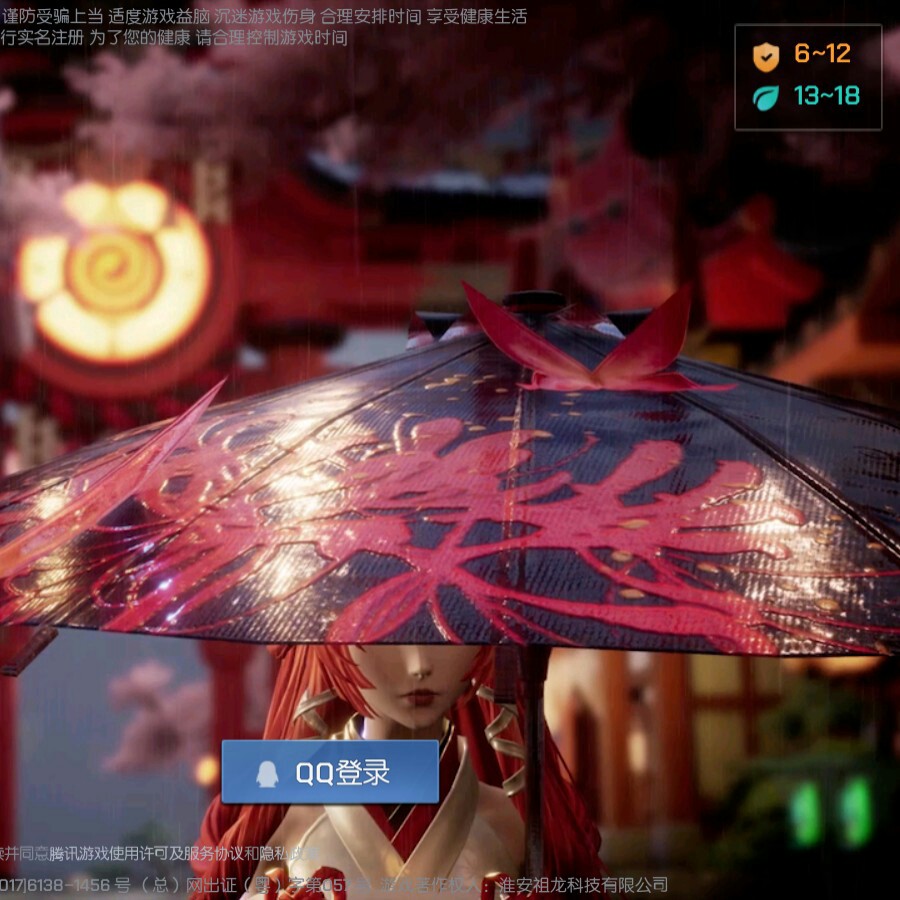This screenshot has height=900, width=900.
Task: Log in with the QQ登录 button
Action: [330, 772]
